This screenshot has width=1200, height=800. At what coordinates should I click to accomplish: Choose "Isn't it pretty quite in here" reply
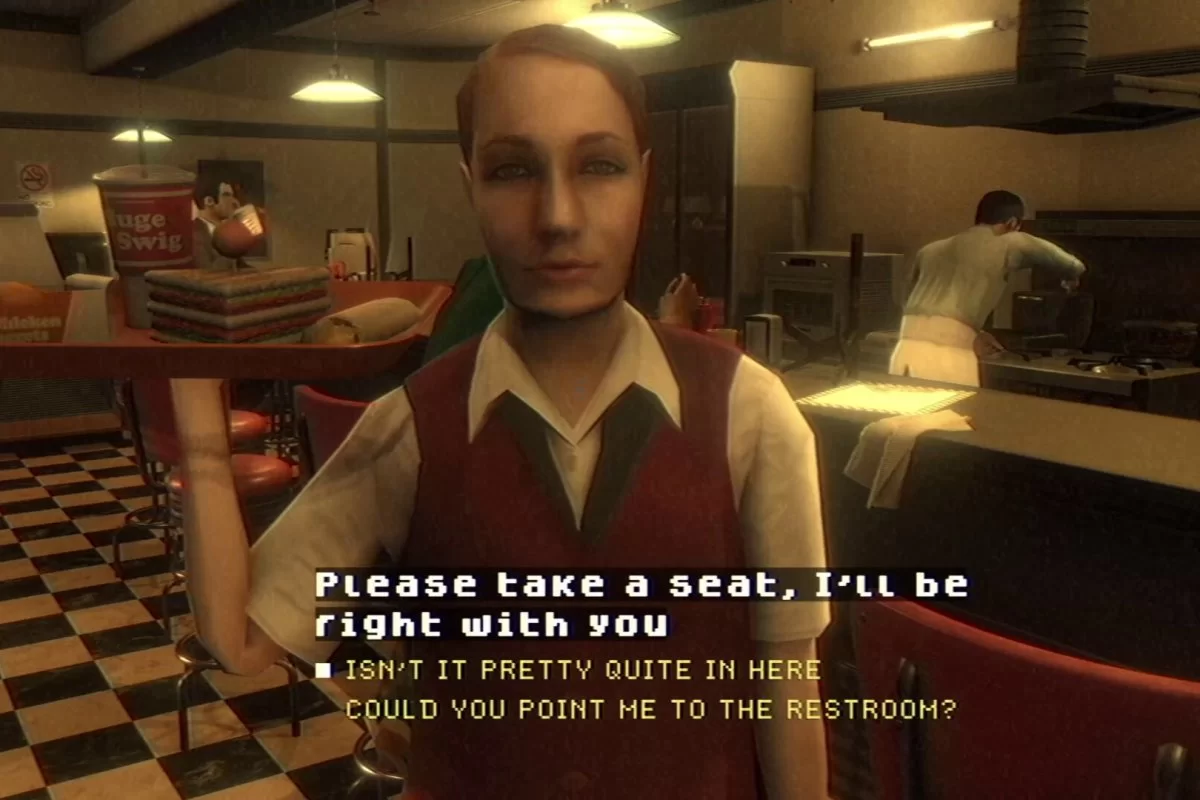582,671
